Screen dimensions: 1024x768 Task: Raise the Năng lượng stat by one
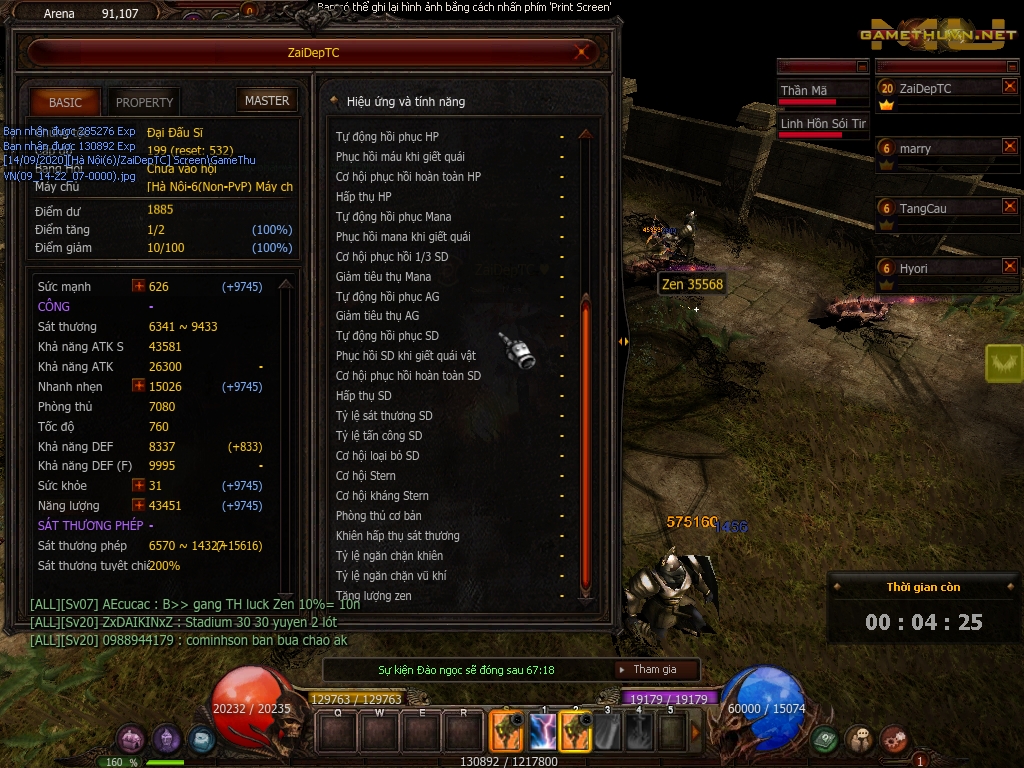tap(139, 506)
